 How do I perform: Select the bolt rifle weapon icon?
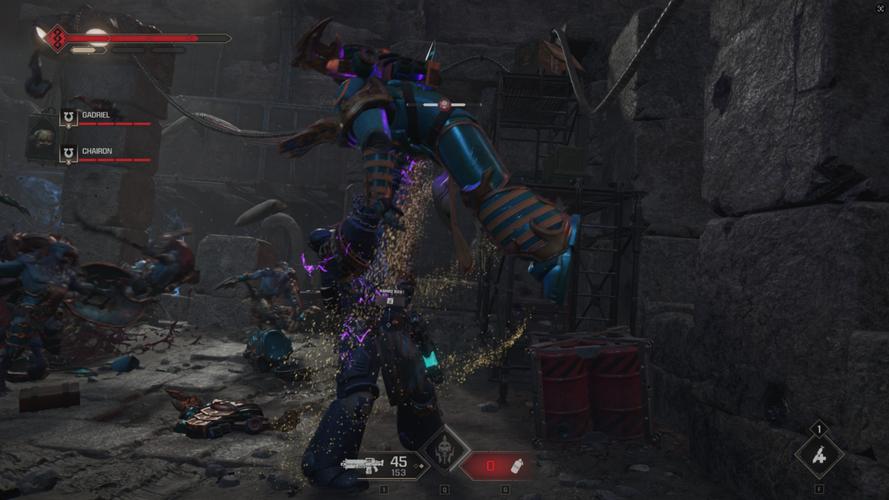(363, 464)
